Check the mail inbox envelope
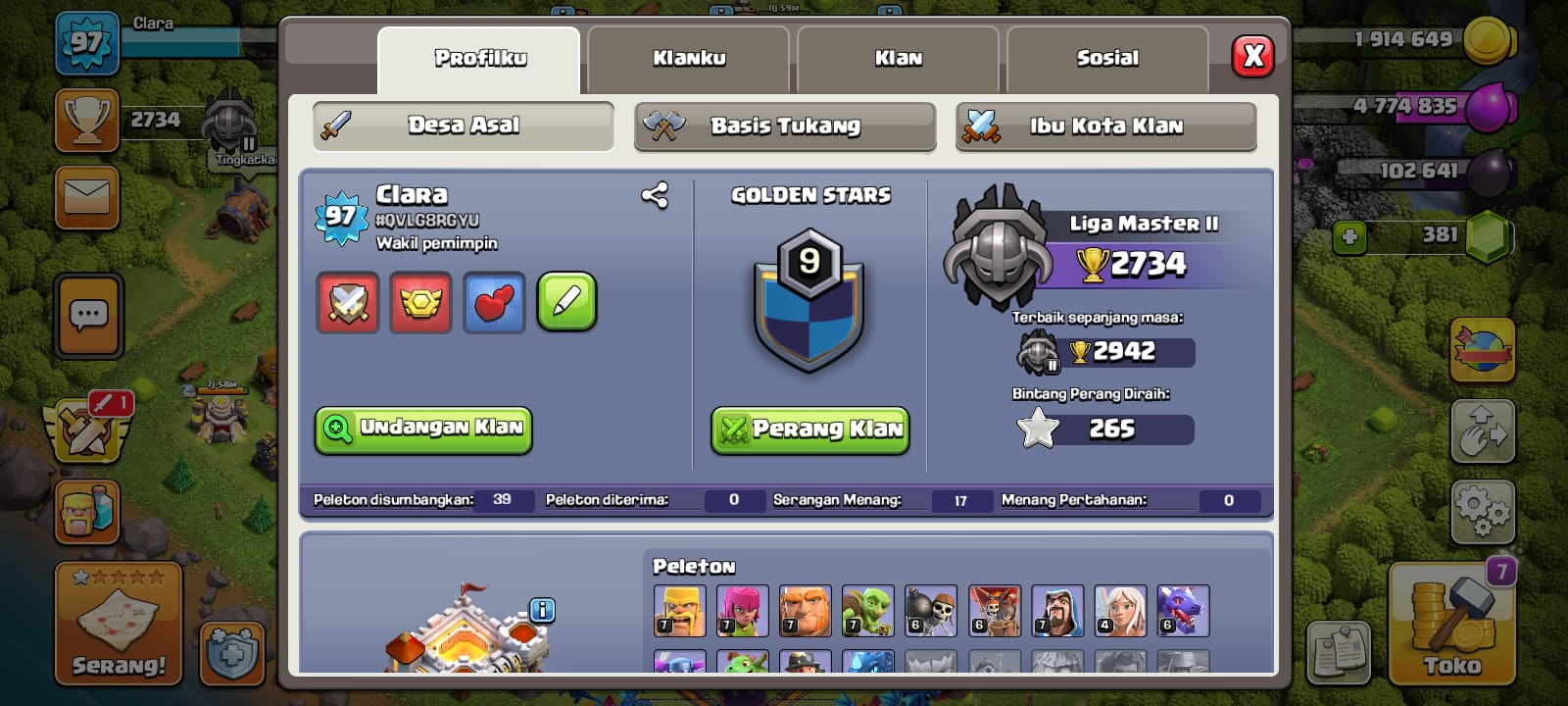 pyautogui.click(x=87, y=197)
